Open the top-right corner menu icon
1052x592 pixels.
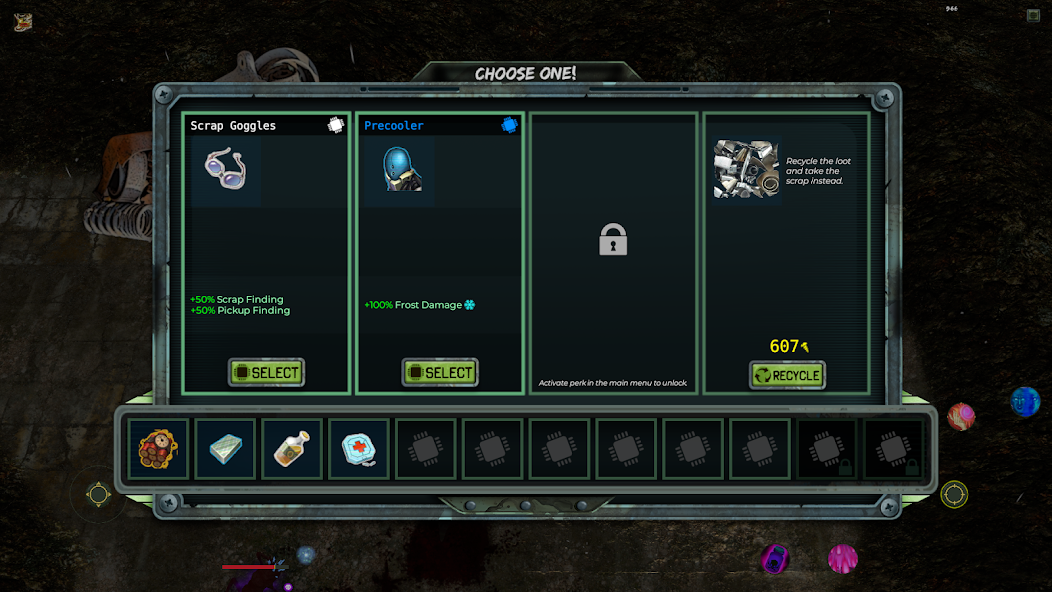pos(1033,15)
